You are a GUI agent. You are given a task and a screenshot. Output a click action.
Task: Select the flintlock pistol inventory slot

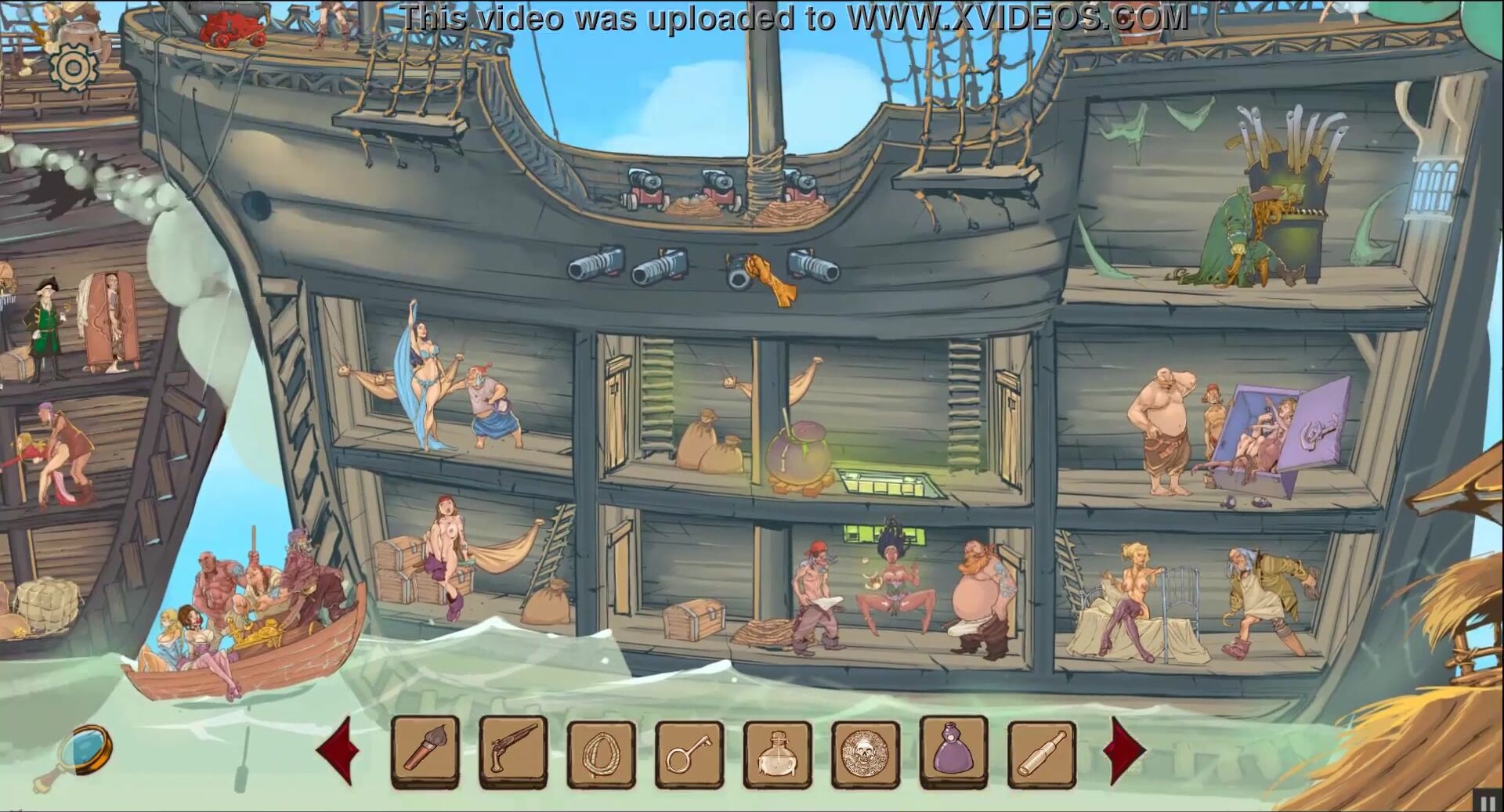514,752
